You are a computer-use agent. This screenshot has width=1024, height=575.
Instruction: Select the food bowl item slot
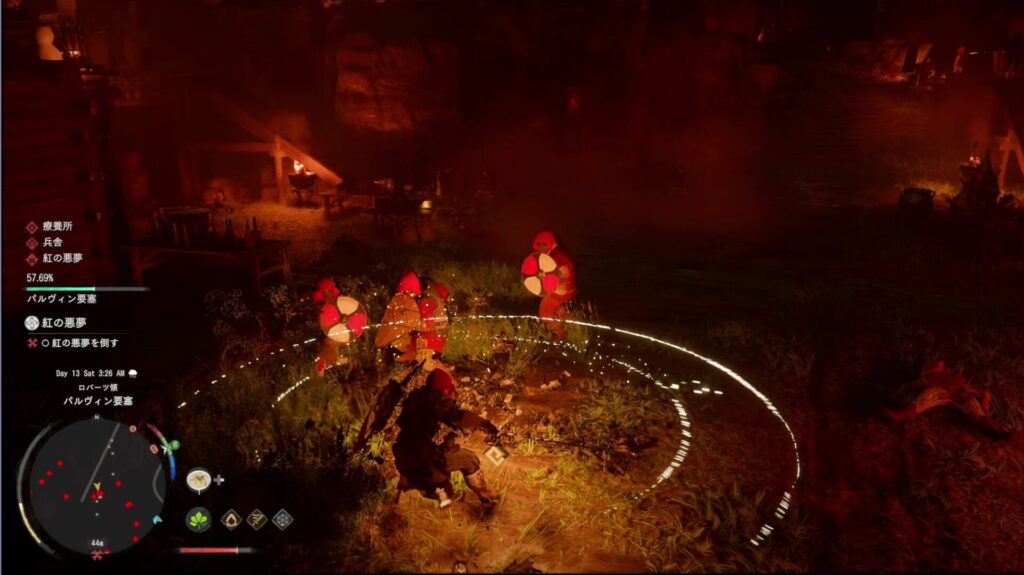(x=198, y=480)
